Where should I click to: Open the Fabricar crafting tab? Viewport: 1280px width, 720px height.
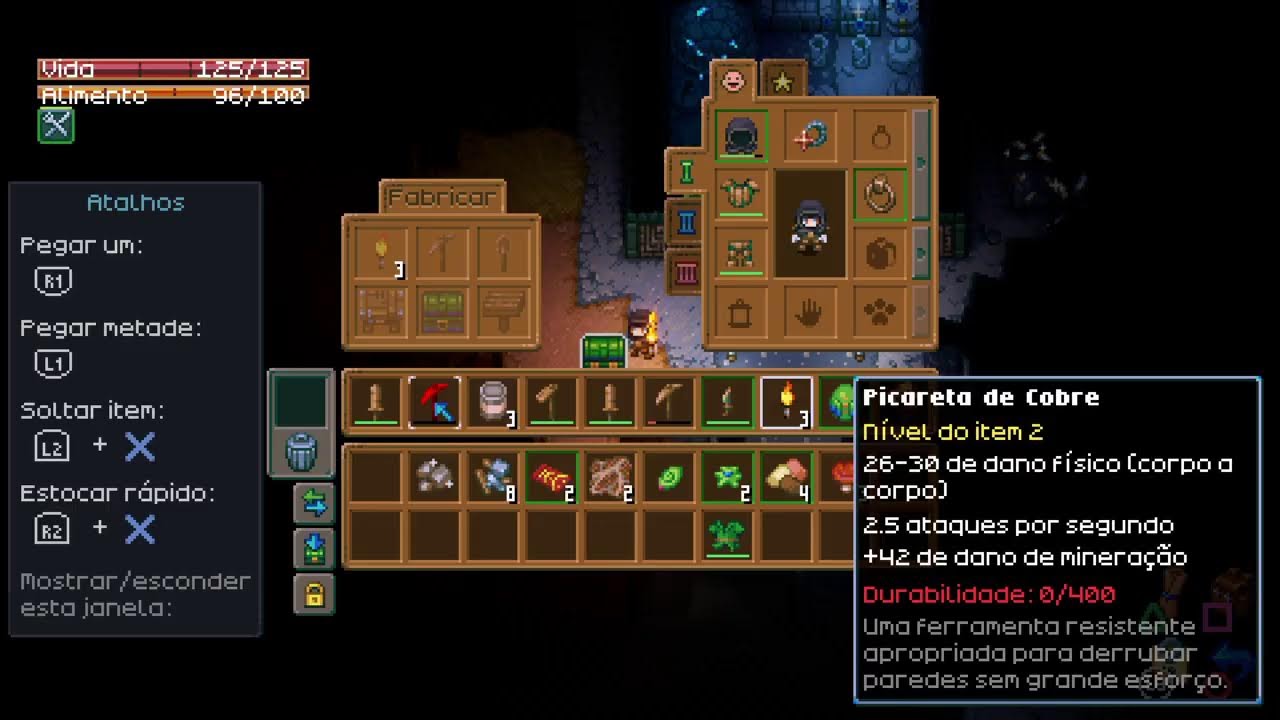[x=442, y=197]
